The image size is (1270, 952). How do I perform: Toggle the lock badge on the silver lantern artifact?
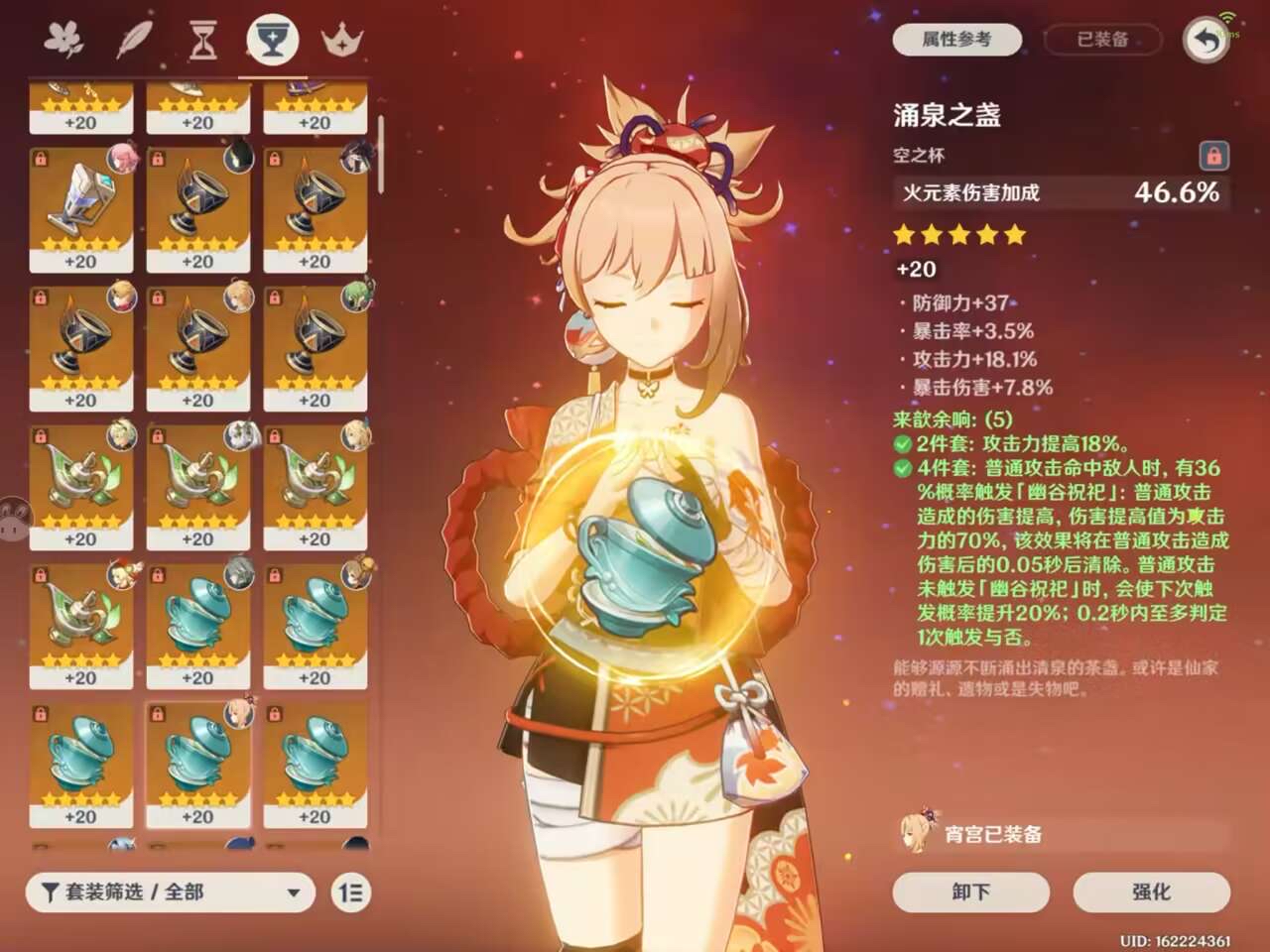(43, 159)
